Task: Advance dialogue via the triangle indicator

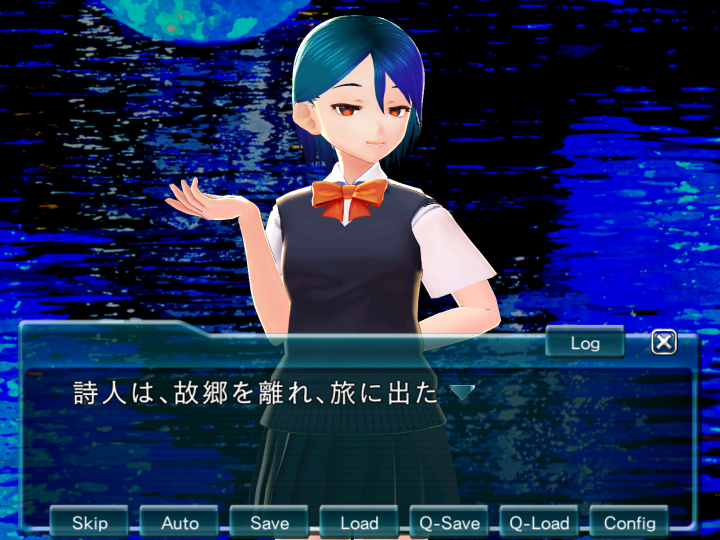Action: click(461, 393)
